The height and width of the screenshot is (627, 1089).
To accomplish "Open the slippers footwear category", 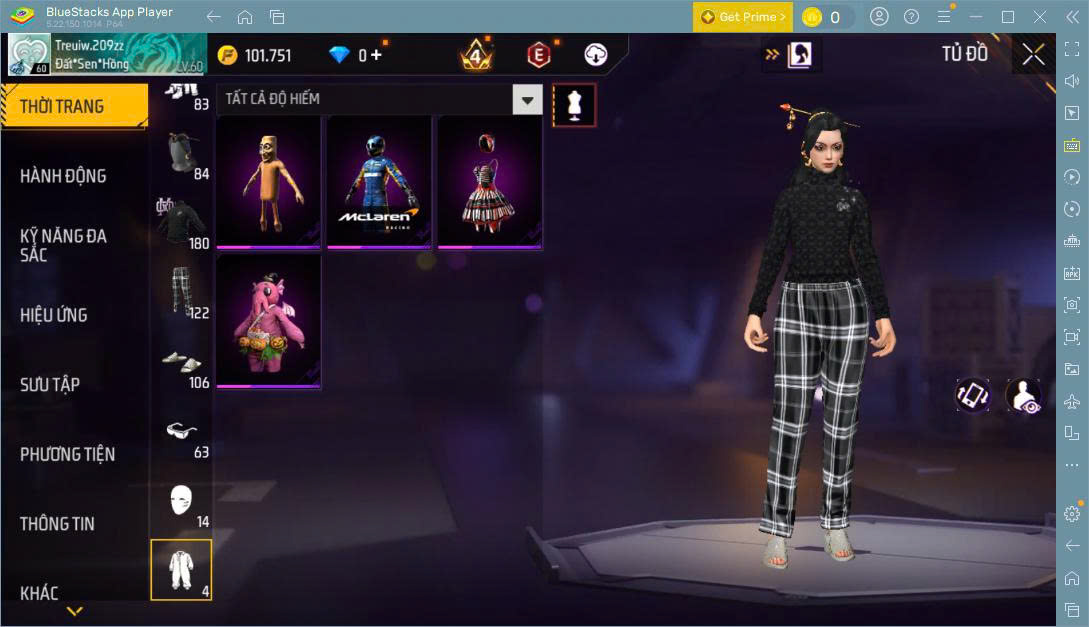I will (181, 362).
